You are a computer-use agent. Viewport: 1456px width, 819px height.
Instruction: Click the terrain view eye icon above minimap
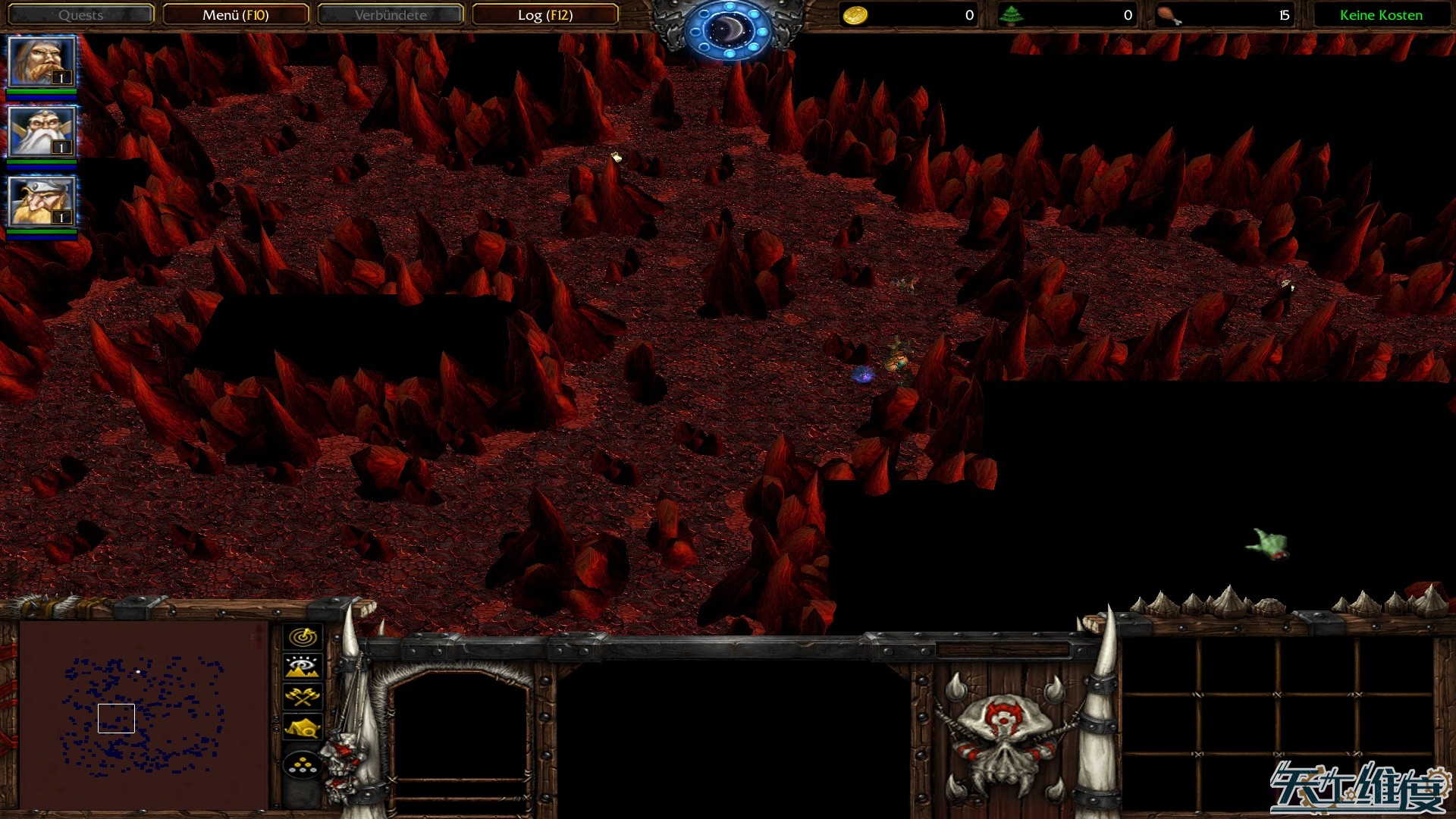(x=303, y=667)
